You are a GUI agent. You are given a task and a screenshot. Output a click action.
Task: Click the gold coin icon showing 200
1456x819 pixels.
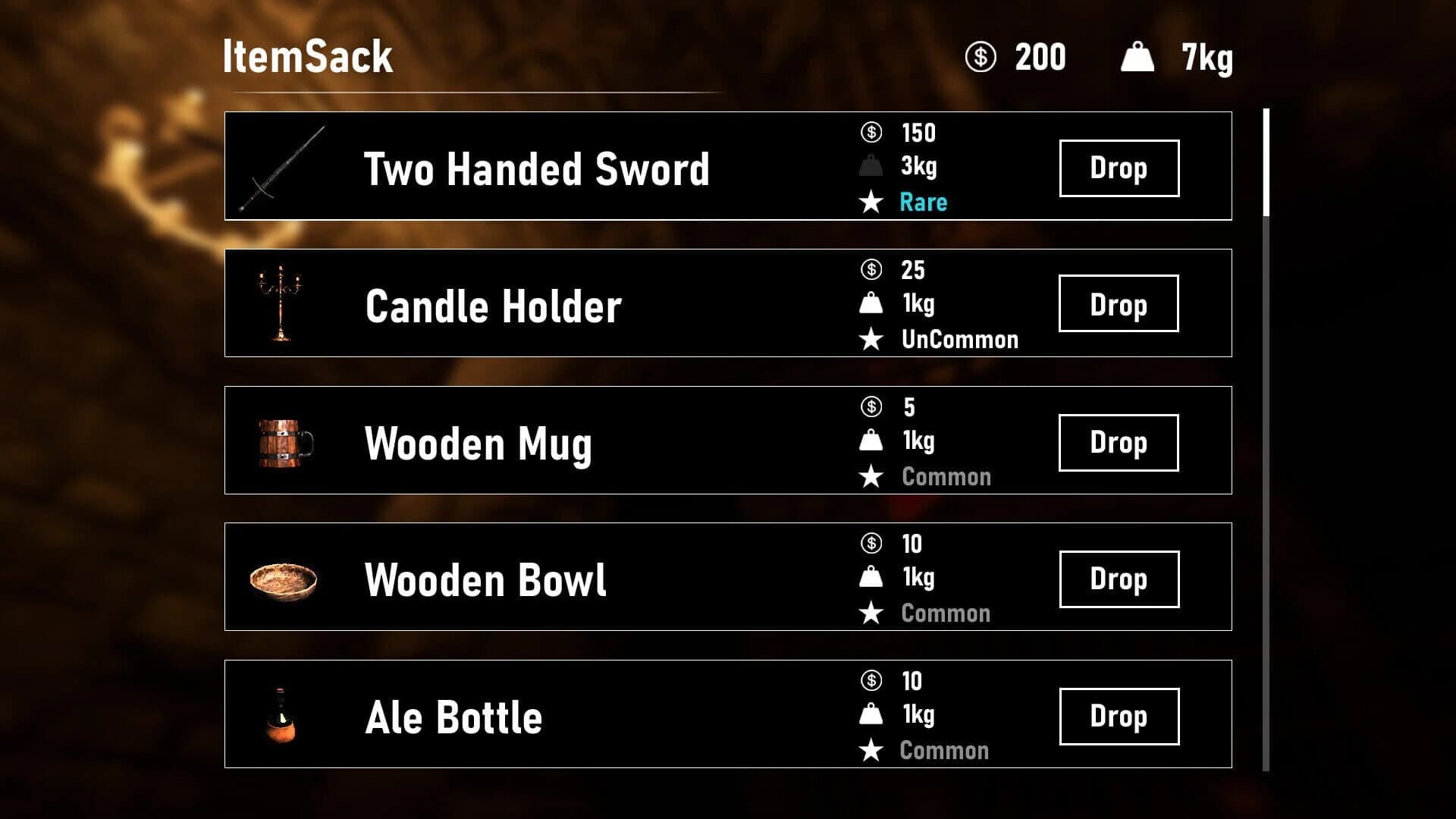pyautogui.click(x=981, y=57)
